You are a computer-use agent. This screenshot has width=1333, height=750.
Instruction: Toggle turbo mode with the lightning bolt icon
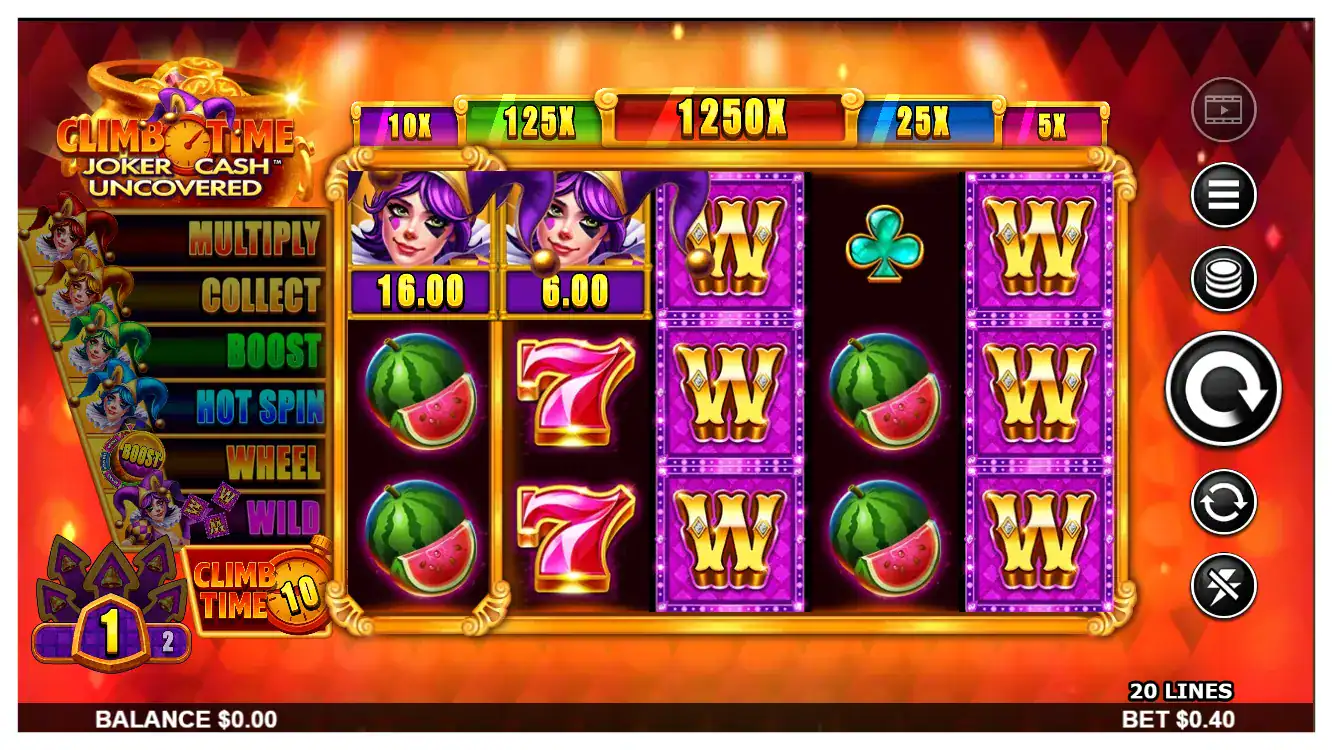[1223, 585]
